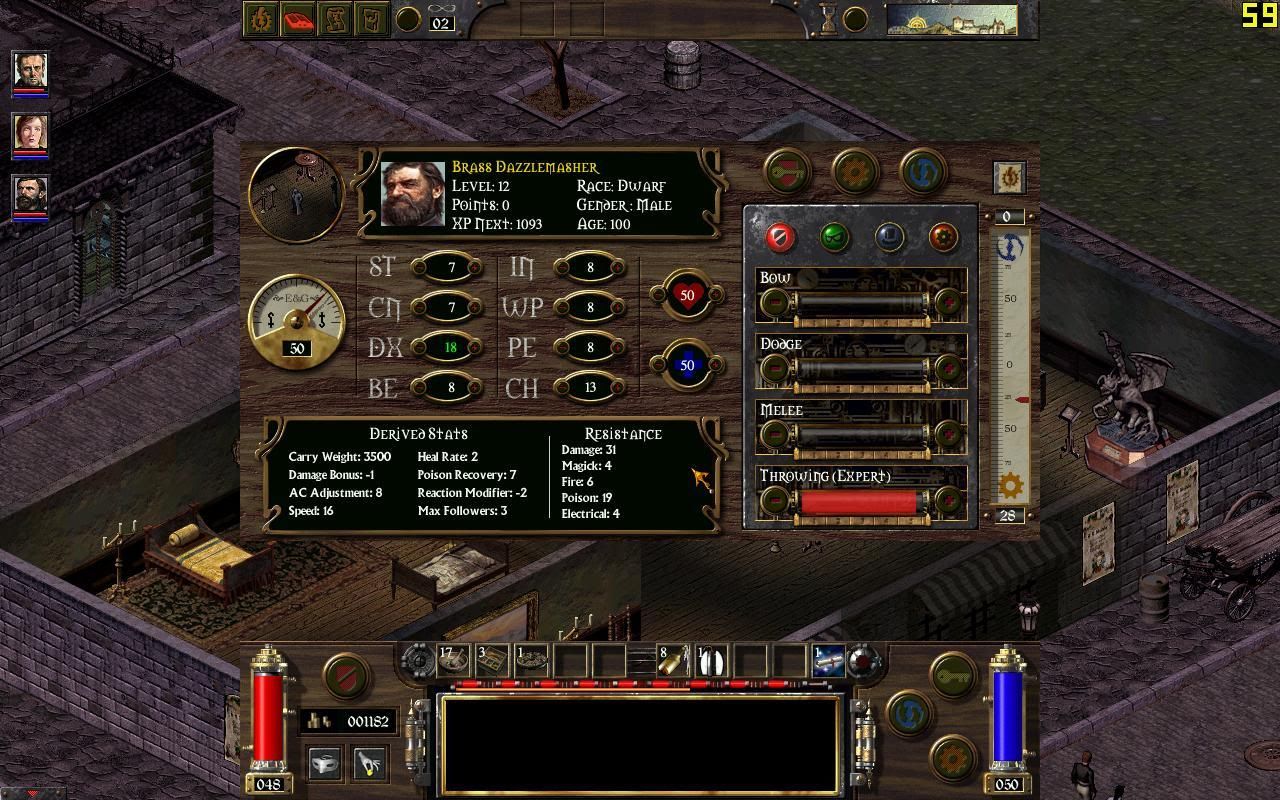Raise the Melee skill using its plus button
This screenshot has height=800, width=1280.
click(x=947, y=434)
